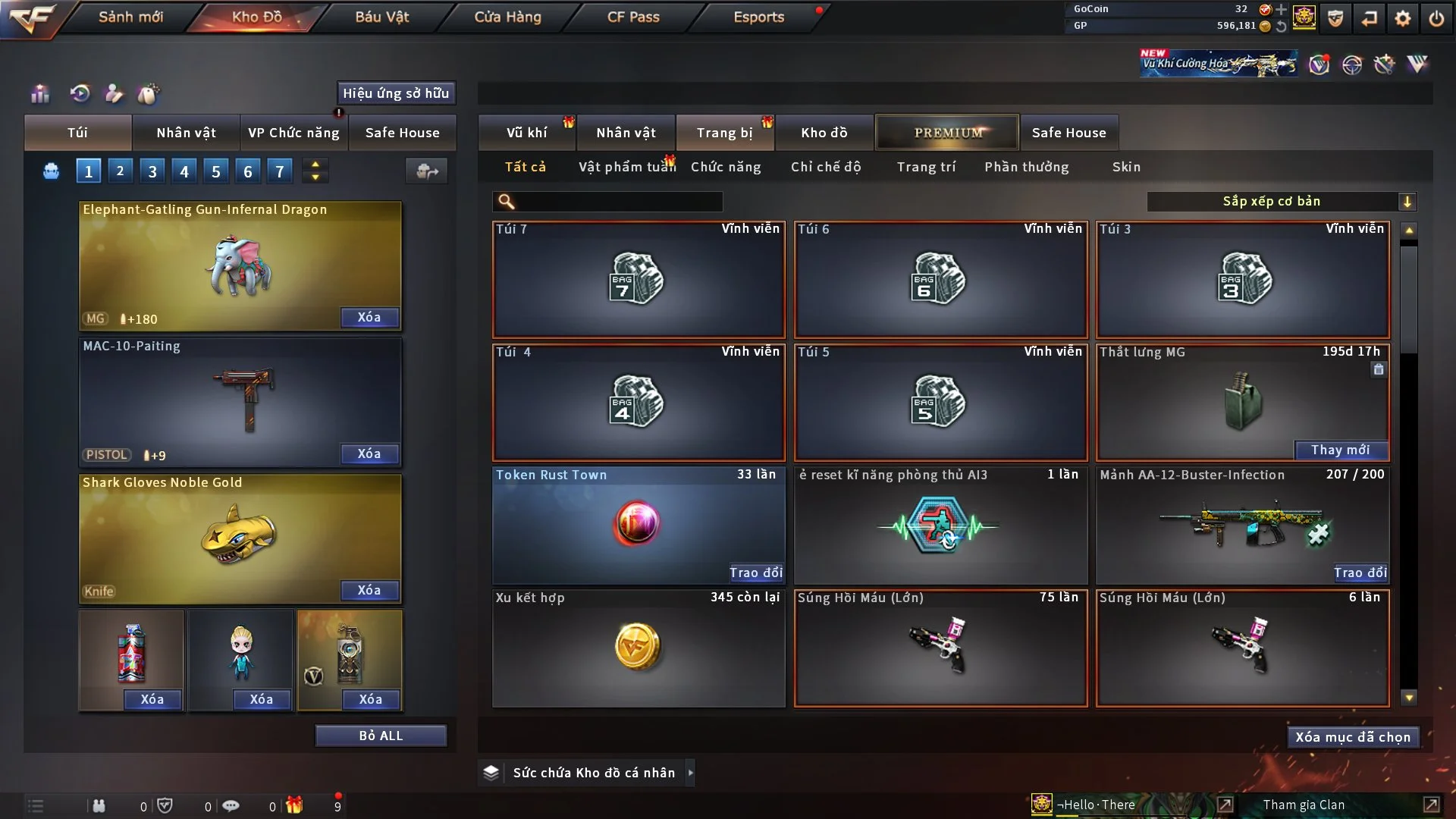1456x819 pixels.
Task: Open the CF Pass menu
Action: click(x=633, y=17)
